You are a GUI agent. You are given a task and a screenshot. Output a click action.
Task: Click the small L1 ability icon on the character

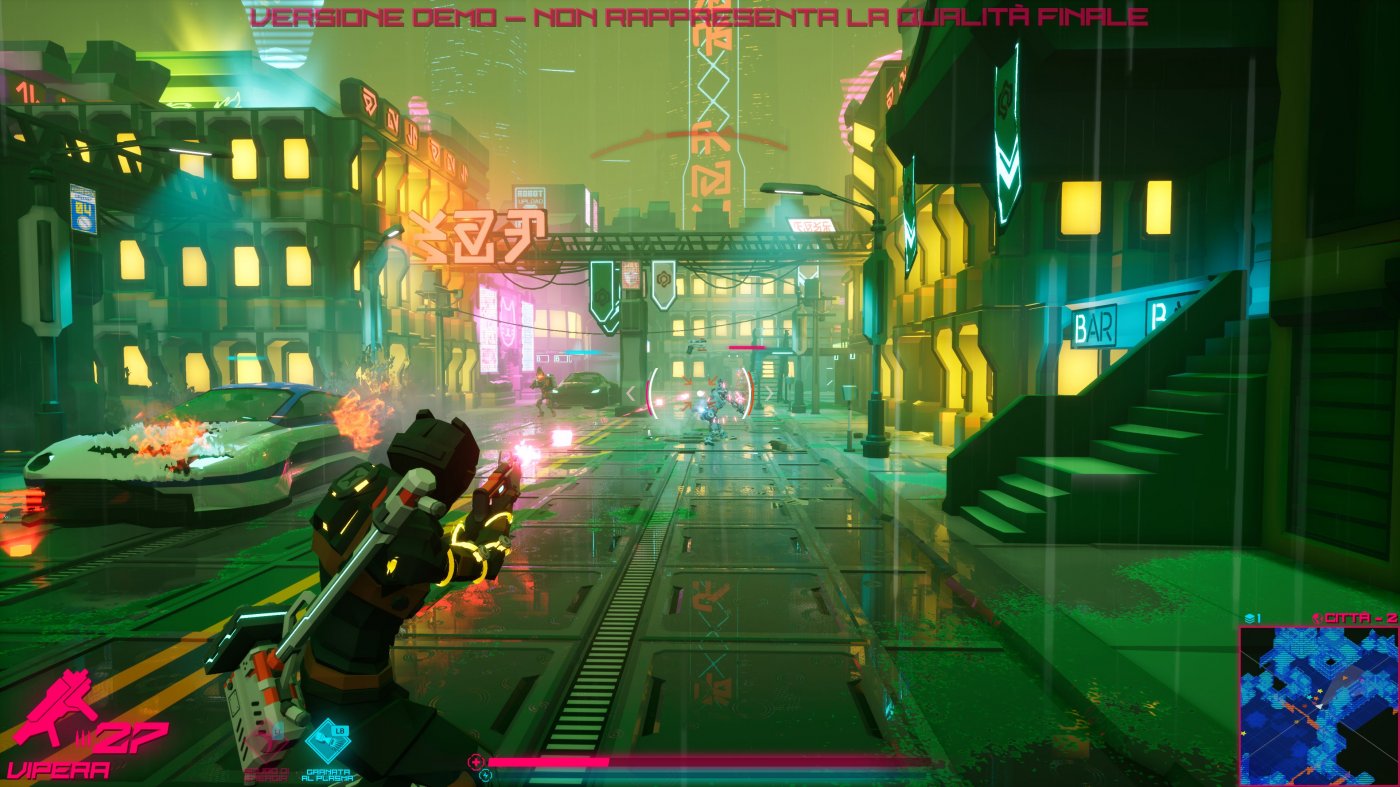278,730
